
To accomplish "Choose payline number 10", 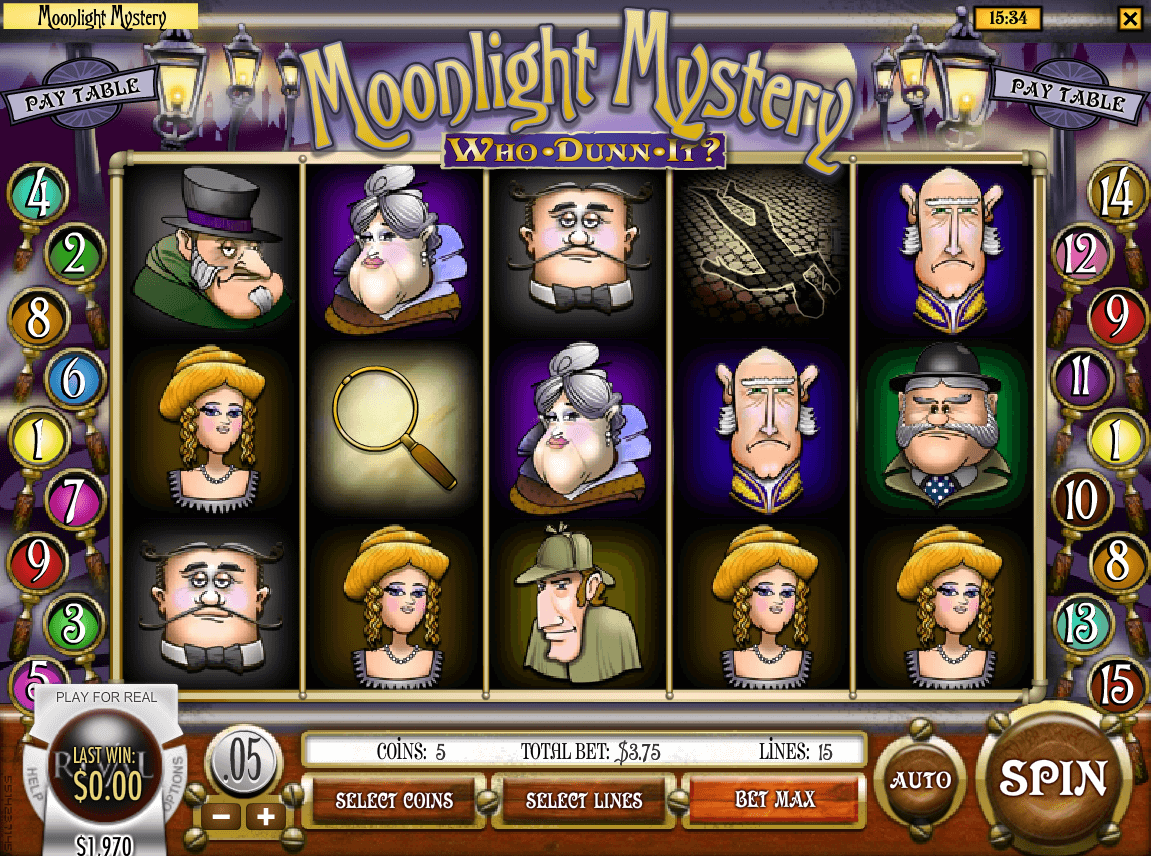I will [x=1082, y=499].
